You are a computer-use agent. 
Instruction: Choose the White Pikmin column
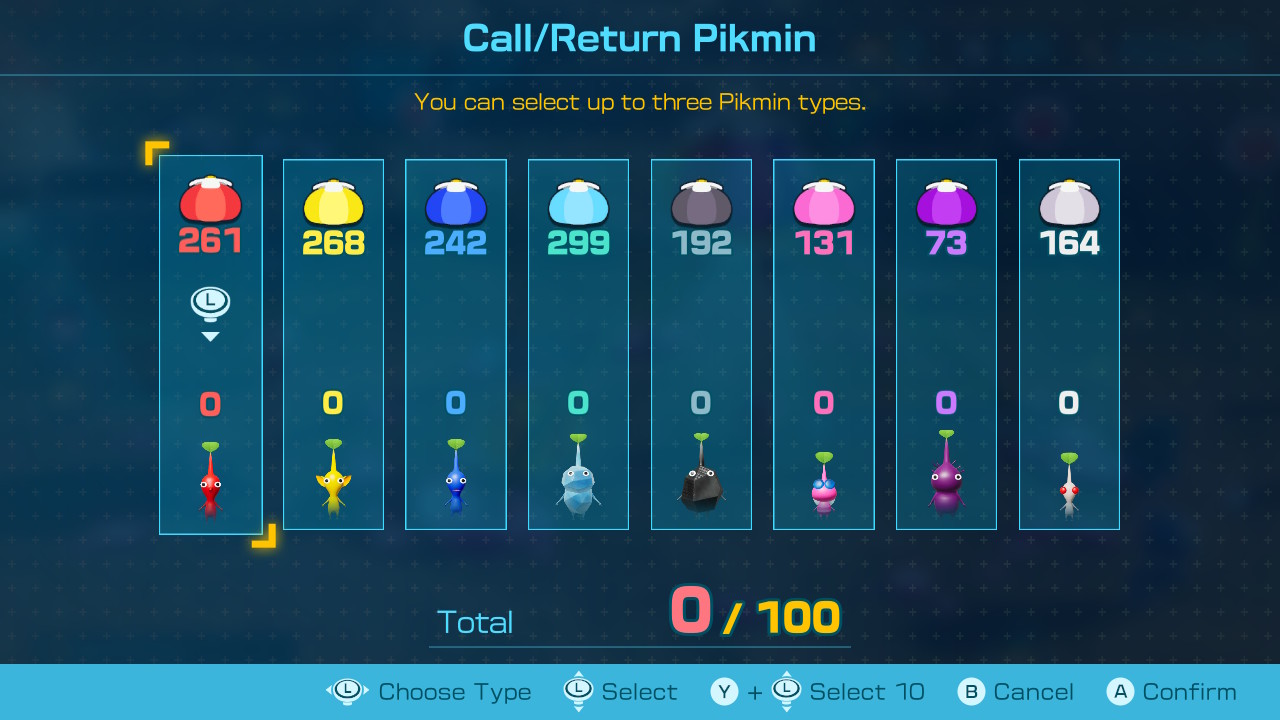click(x=1069, y=345)
